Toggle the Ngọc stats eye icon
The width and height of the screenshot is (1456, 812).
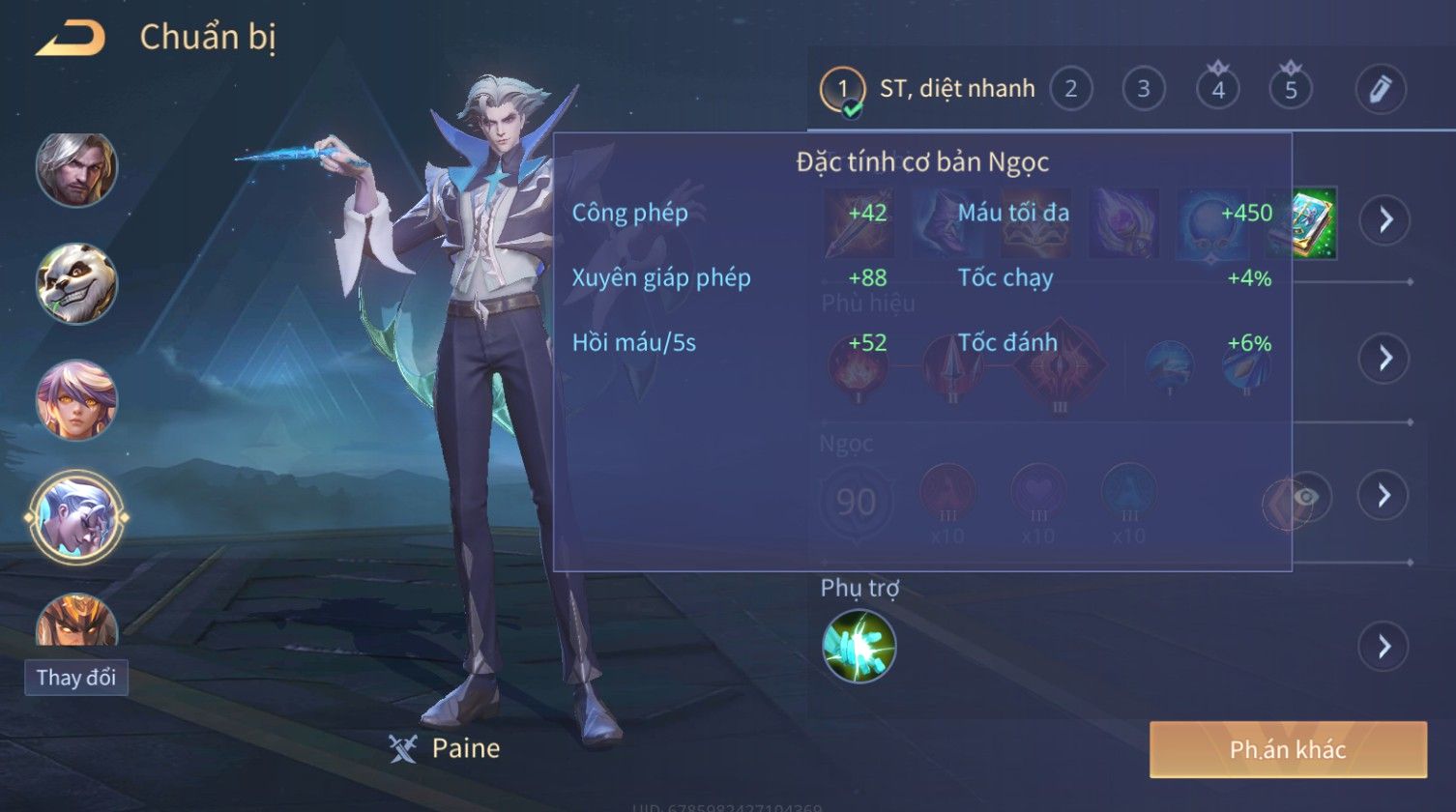point(1306,497)
